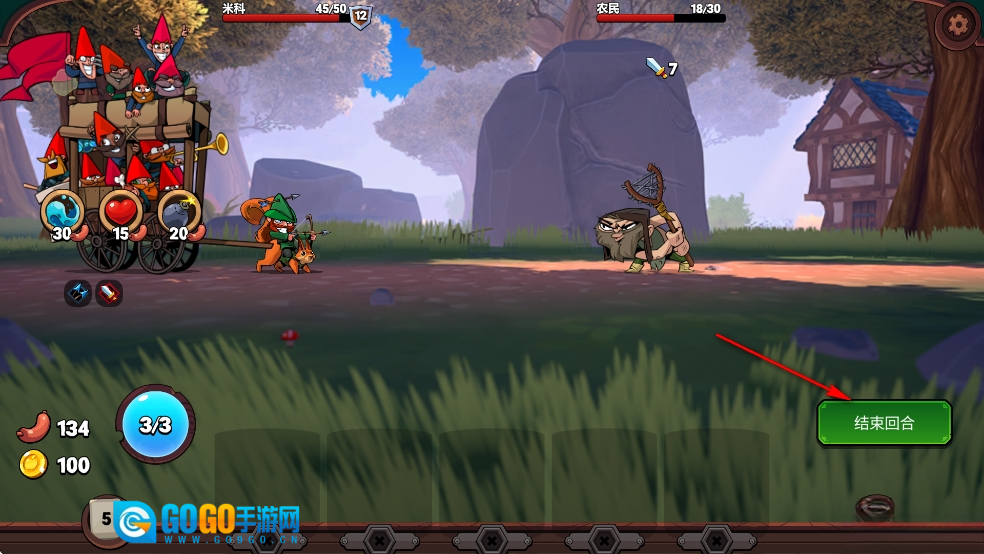Image resolution: width=984 pixels, height=554 pixels.
Task: Select the blue hourglass status icon
Action: (x=78, y=293)
